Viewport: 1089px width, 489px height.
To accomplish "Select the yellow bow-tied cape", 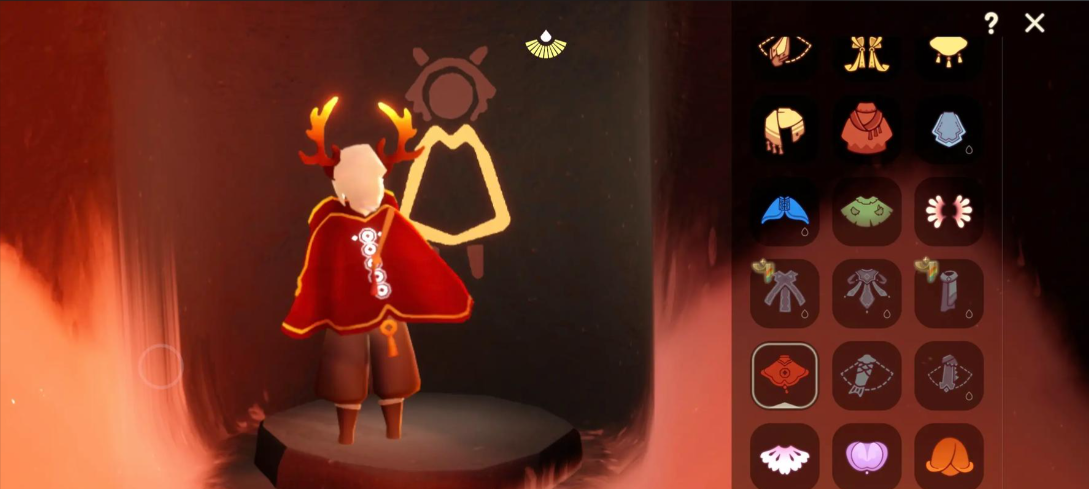I will coord(866,53).
